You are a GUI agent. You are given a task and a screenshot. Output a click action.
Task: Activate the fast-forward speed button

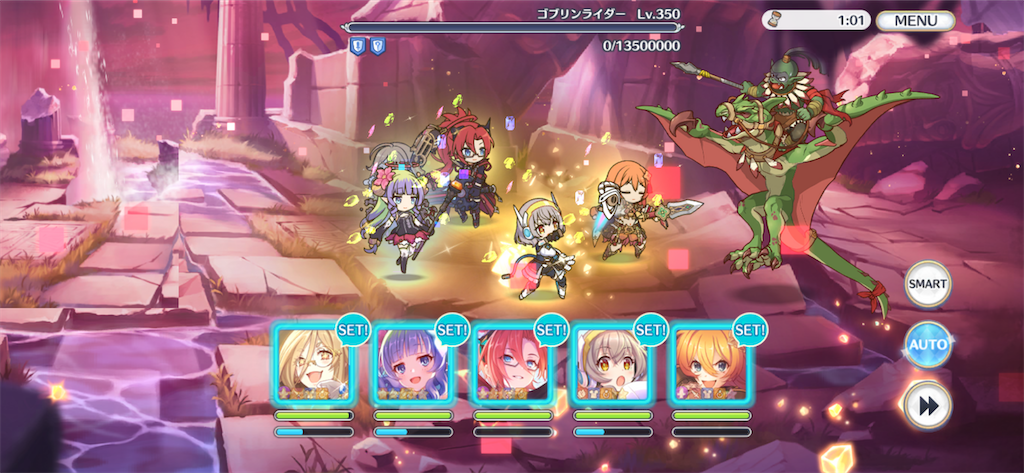[x=927, y=405]
